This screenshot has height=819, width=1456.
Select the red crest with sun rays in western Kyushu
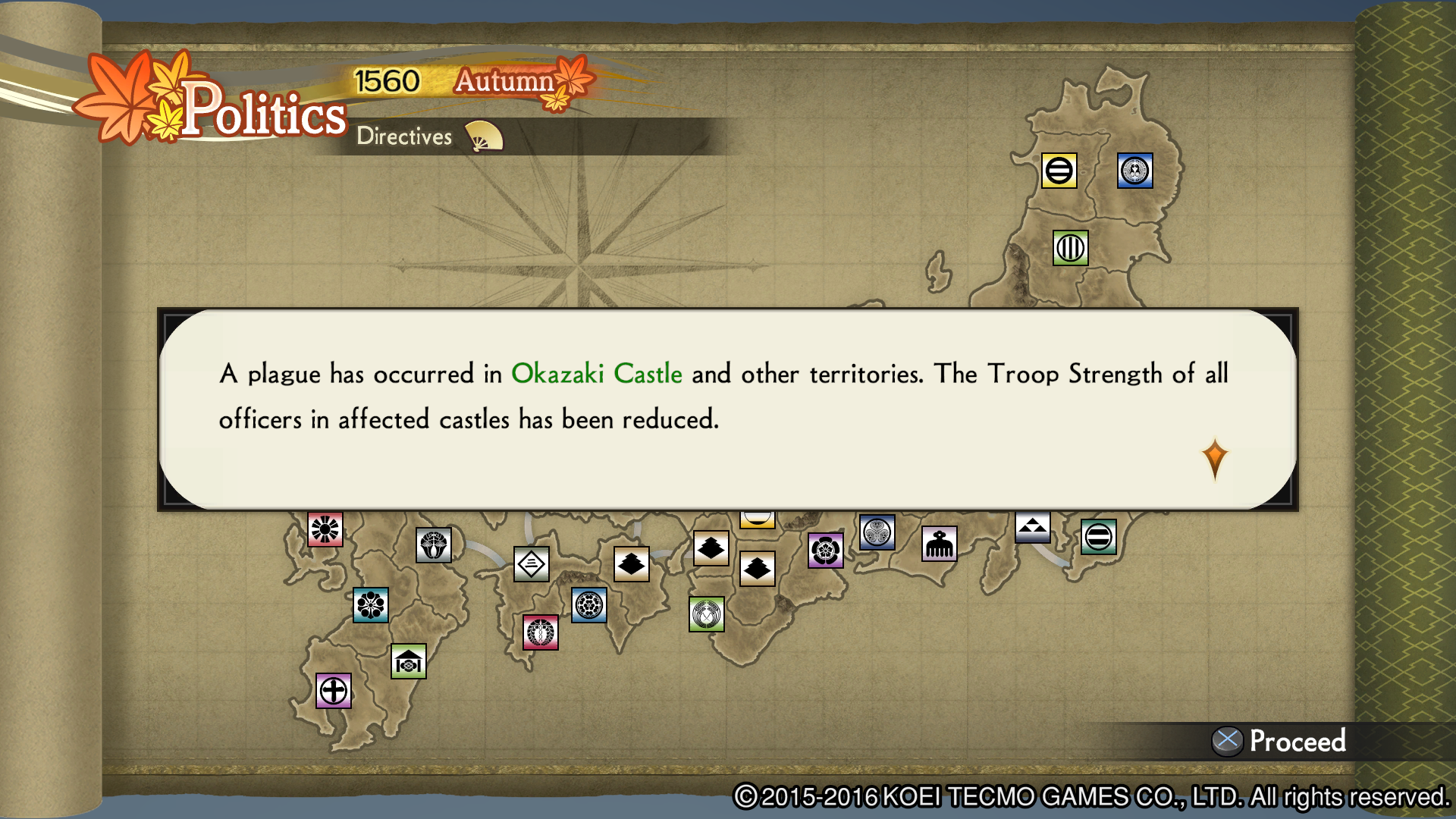(x=325, y=529)
